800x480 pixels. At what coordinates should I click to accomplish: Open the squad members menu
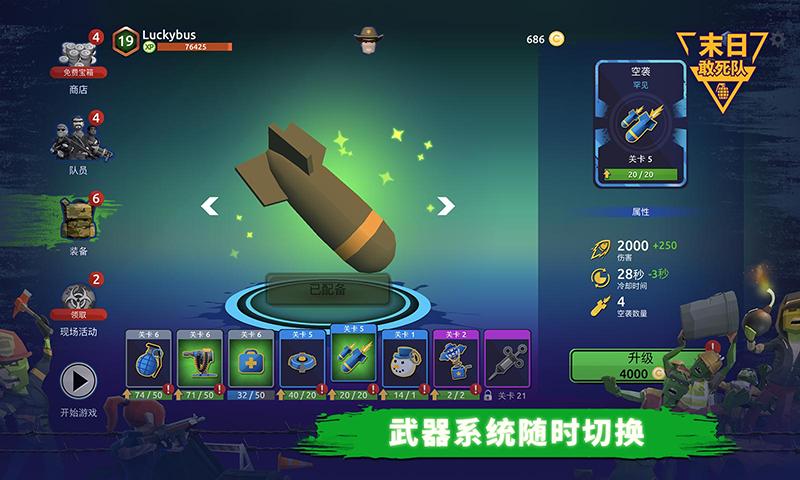(x=78, y=140)
